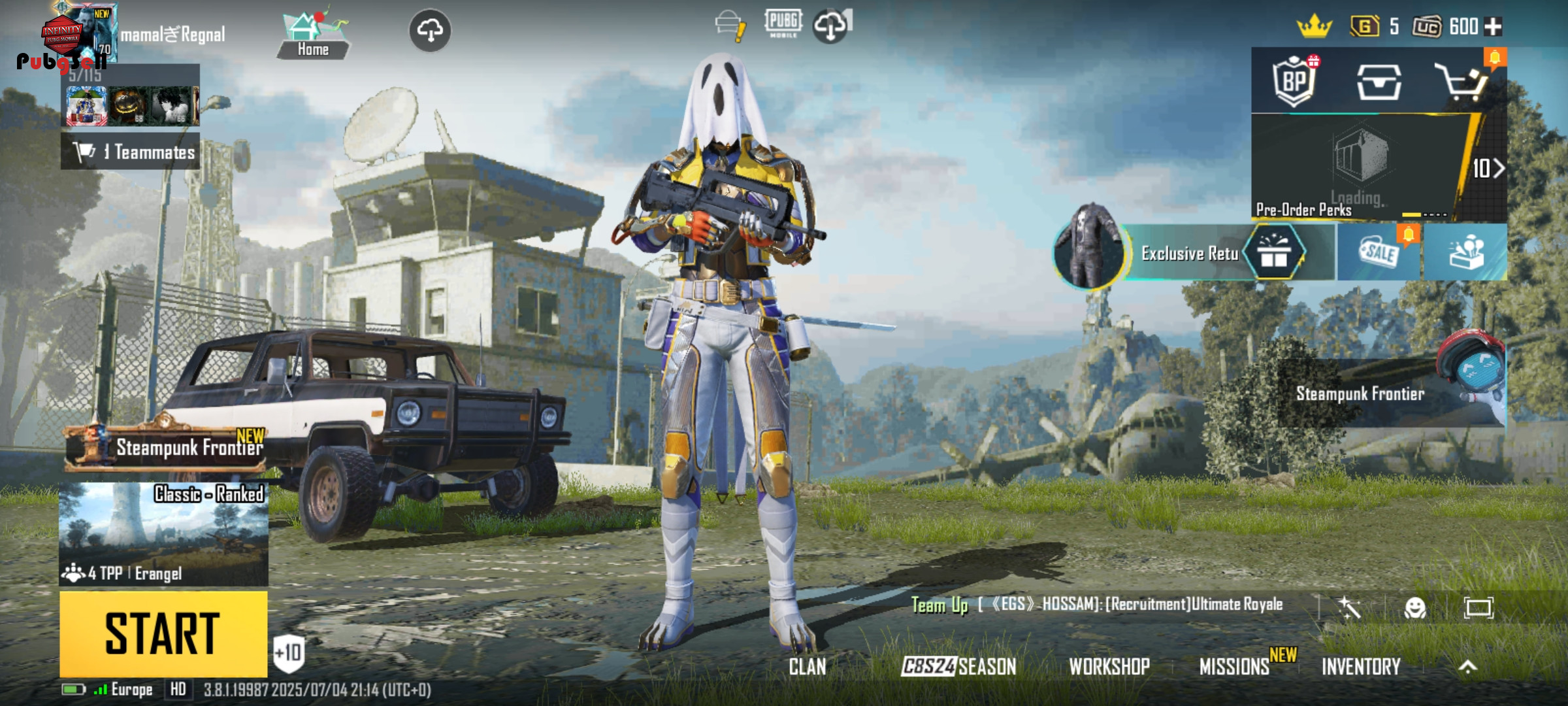Open the BP shop icon
The width and height of the screenshot is (1568, 706).
point(1294,82)
